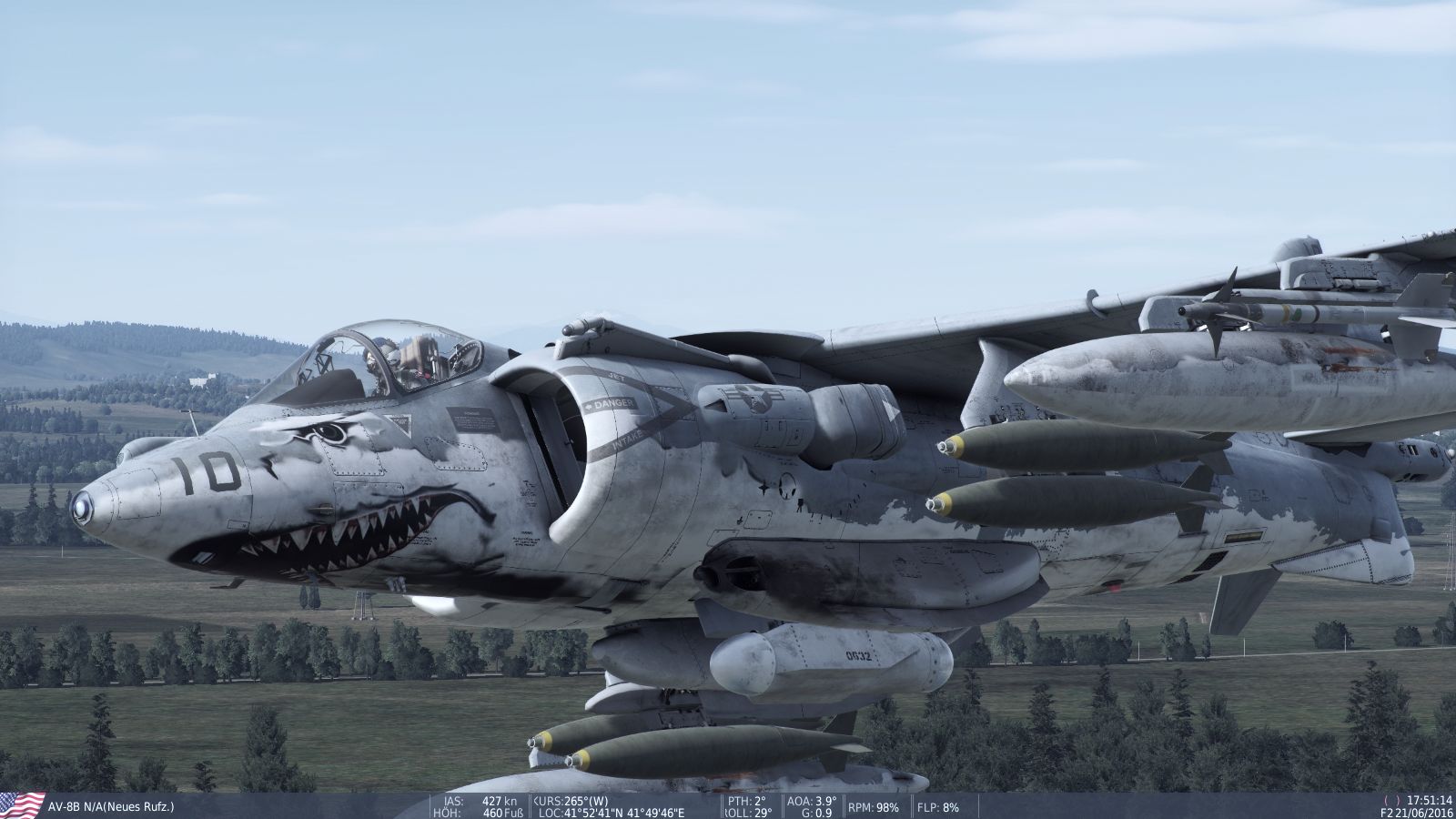The width and height of the screenshot is (1456, 819).
Task: Click the G-load readout showing 0.9
Action: click(816, 813)
